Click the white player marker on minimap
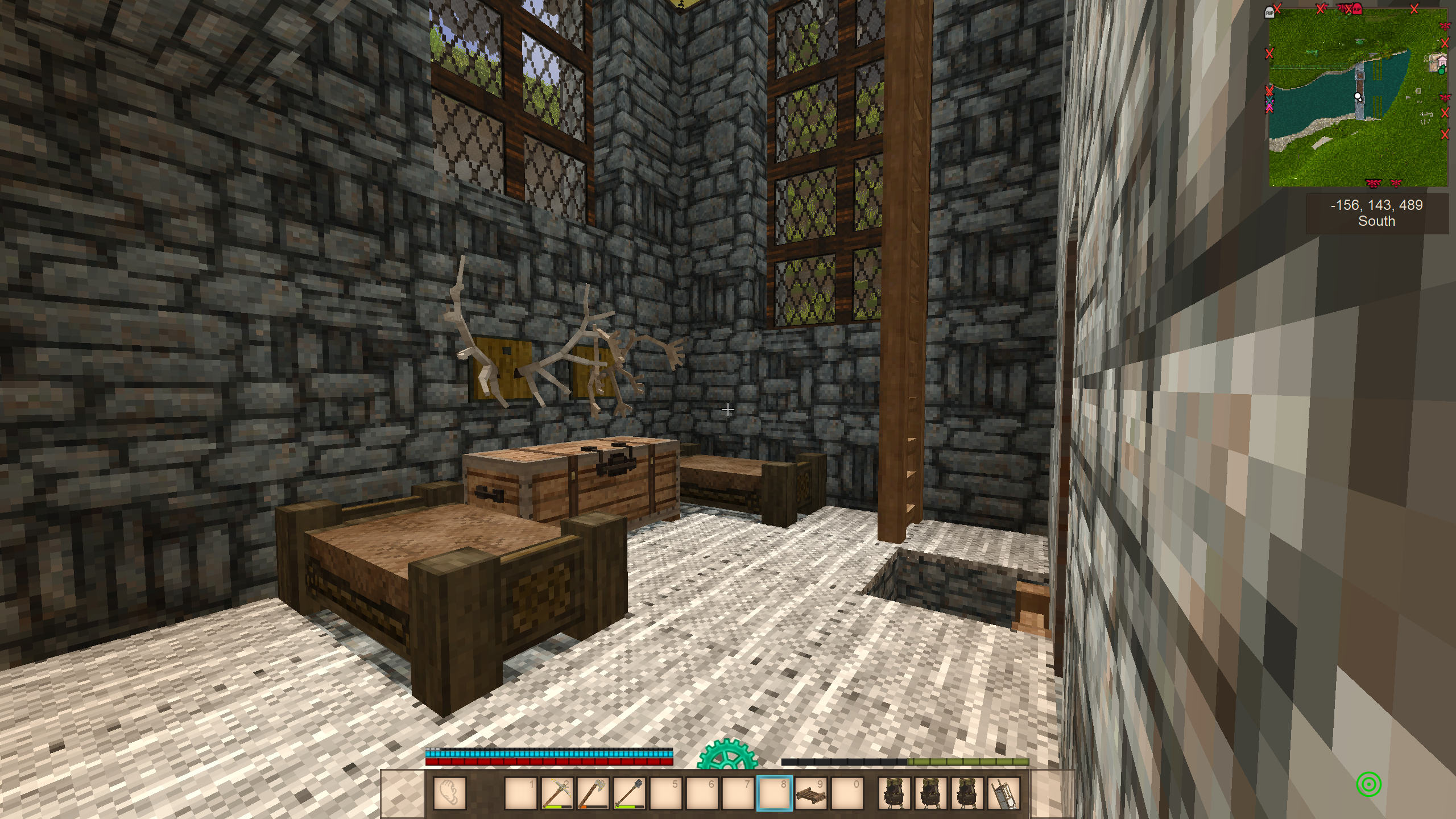This screenshot has height=819, width=1456. (1358, 97)
